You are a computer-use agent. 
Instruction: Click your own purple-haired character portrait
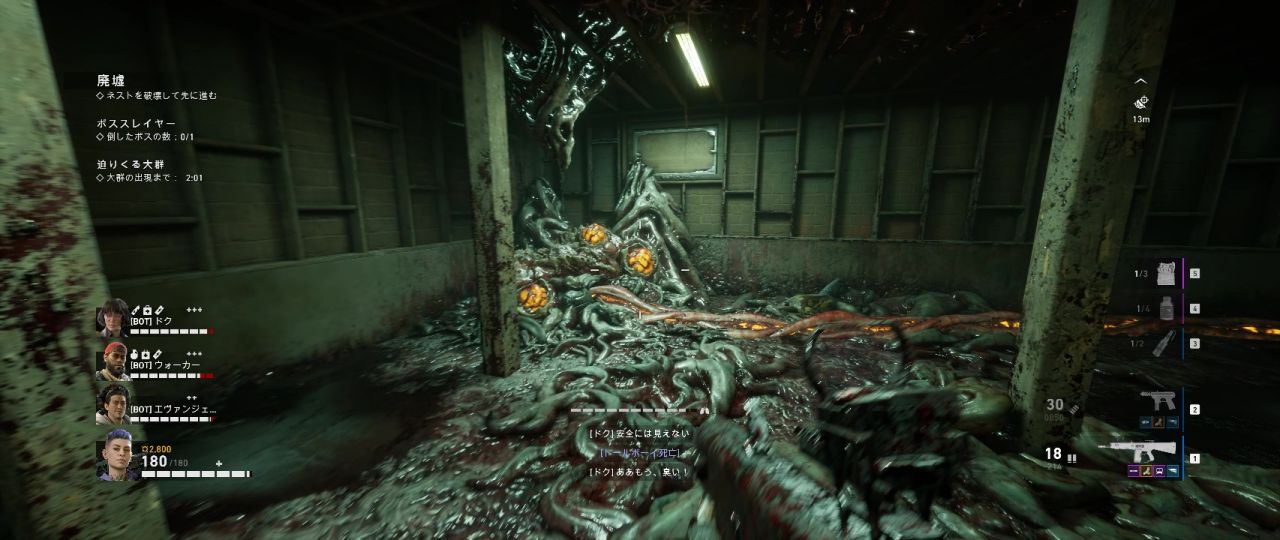pyautogui.click(x=116, y=460)
